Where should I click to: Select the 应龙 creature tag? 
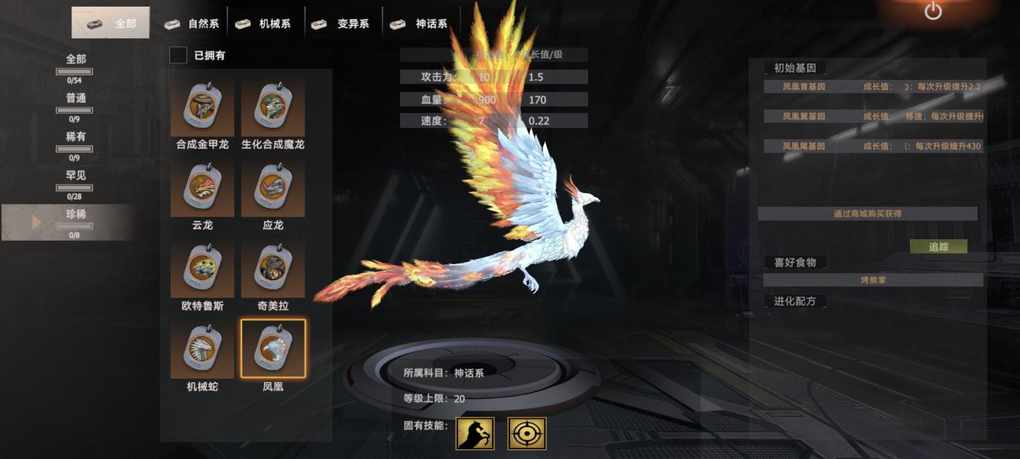(x=273, y=187)
